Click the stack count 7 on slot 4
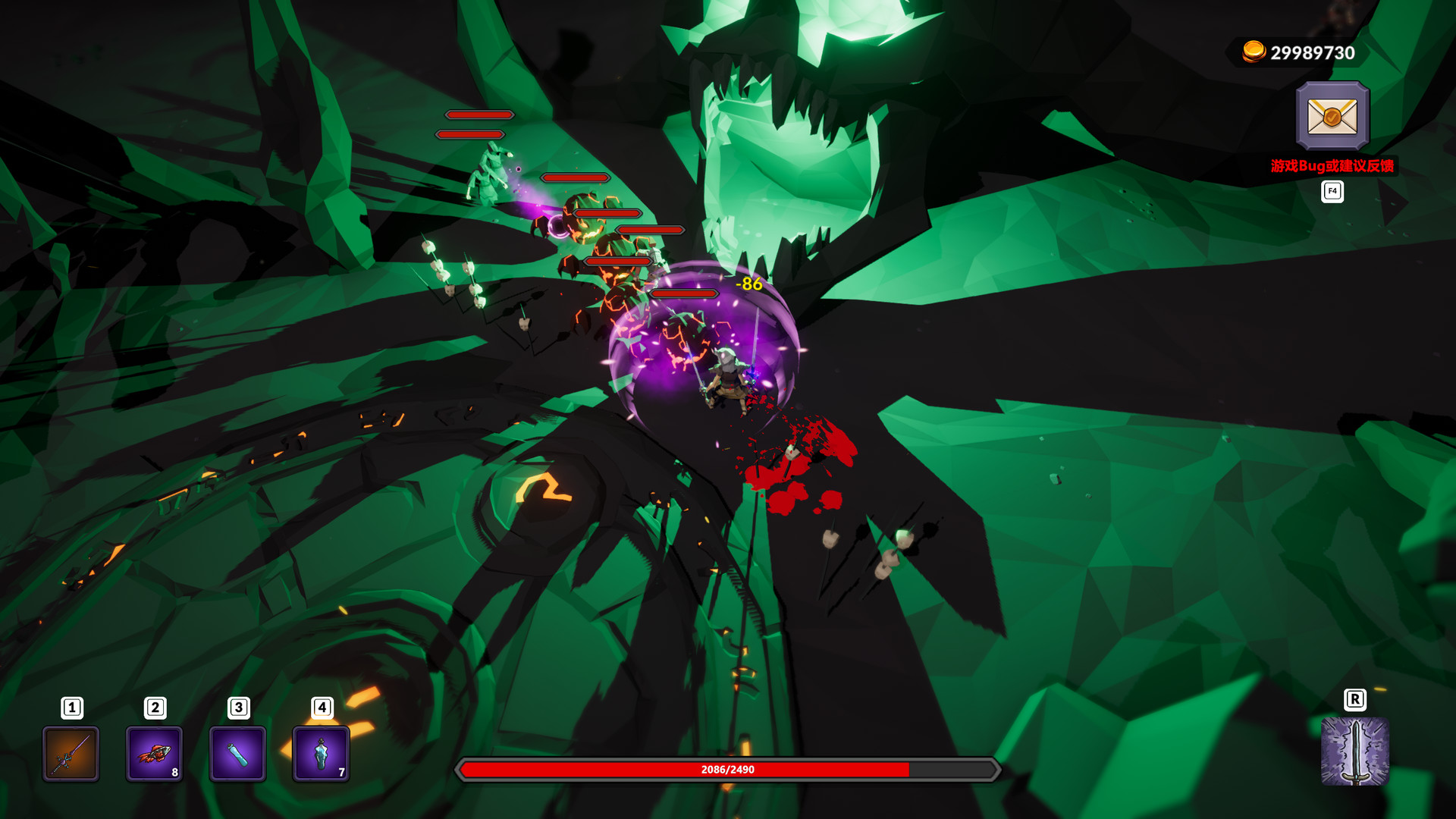The height and width of the screenshot is (819, 1456). tap(340, 772)
